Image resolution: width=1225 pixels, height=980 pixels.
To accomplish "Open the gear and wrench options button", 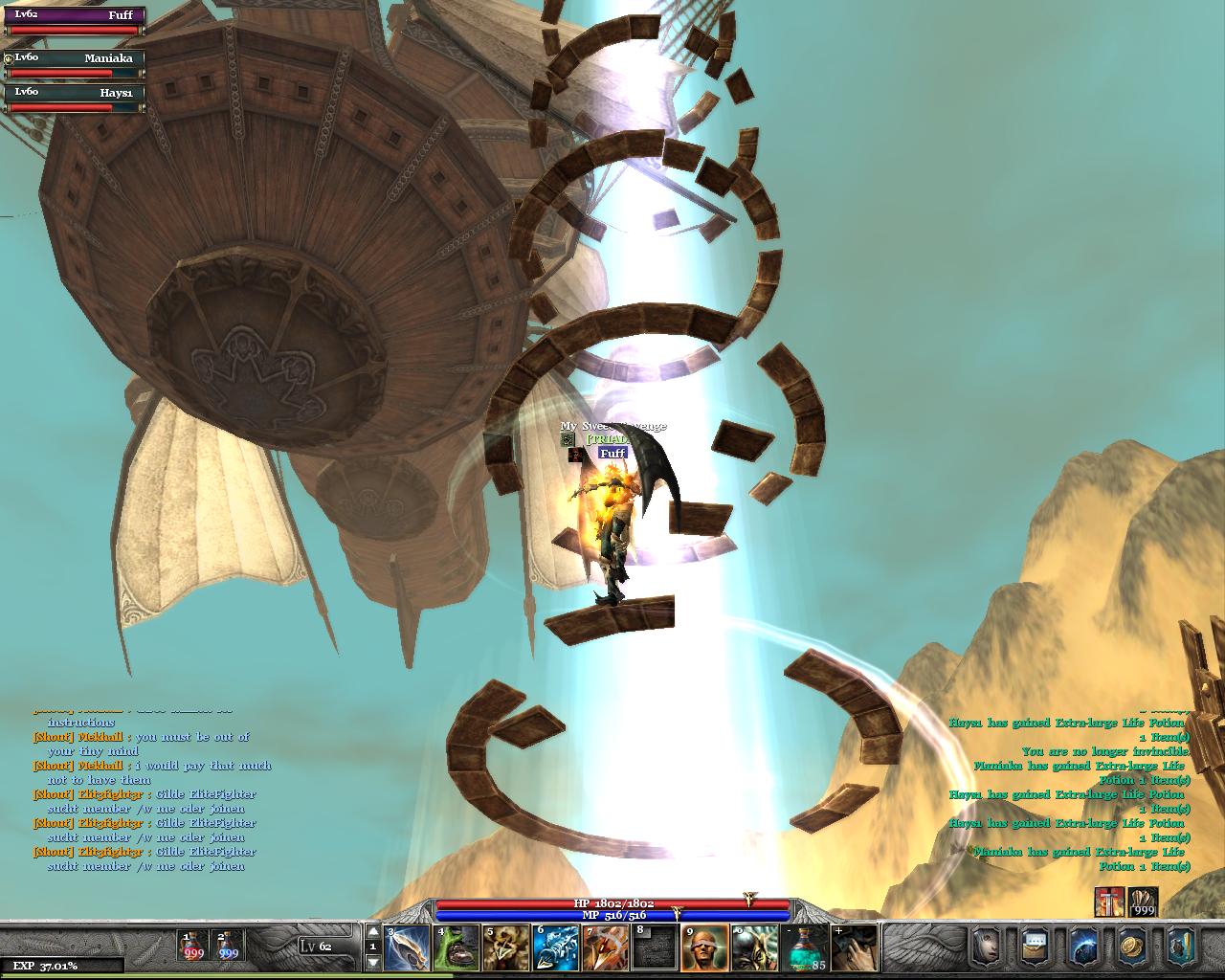I will coord(1181,947).
